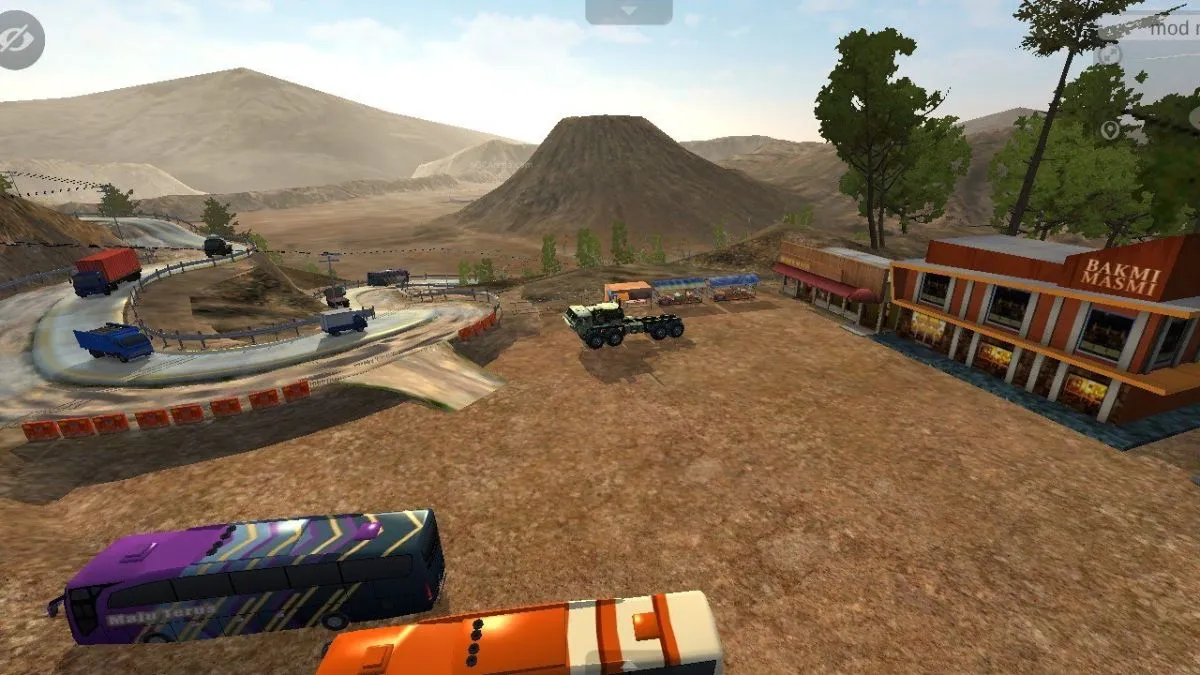Viewport: 1200px width, 675px height.
Task: Expand the top drop-down arrow tab
Action: click(x=628, y=11)
